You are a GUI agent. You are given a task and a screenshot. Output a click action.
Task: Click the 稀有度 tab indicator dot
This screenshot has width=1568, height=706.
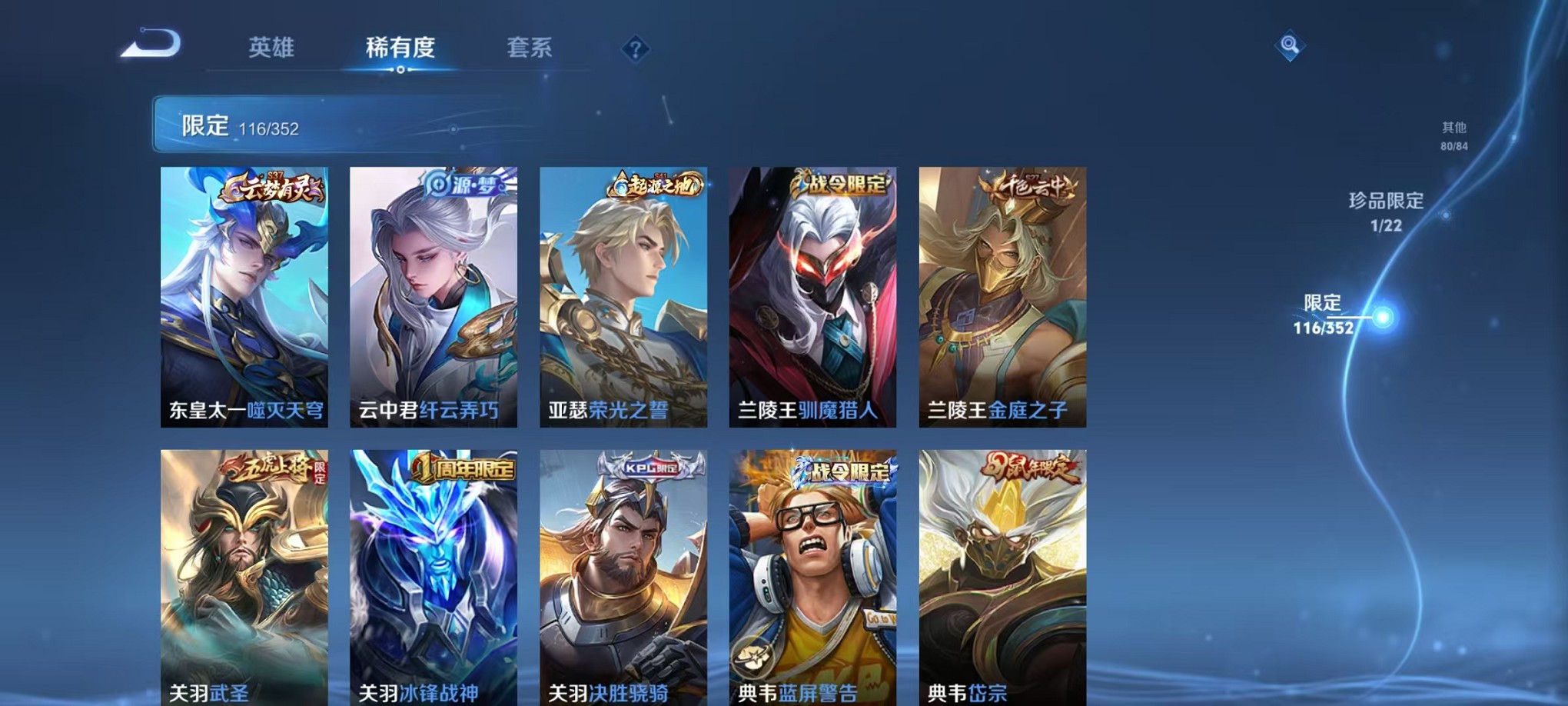point(400,69)
